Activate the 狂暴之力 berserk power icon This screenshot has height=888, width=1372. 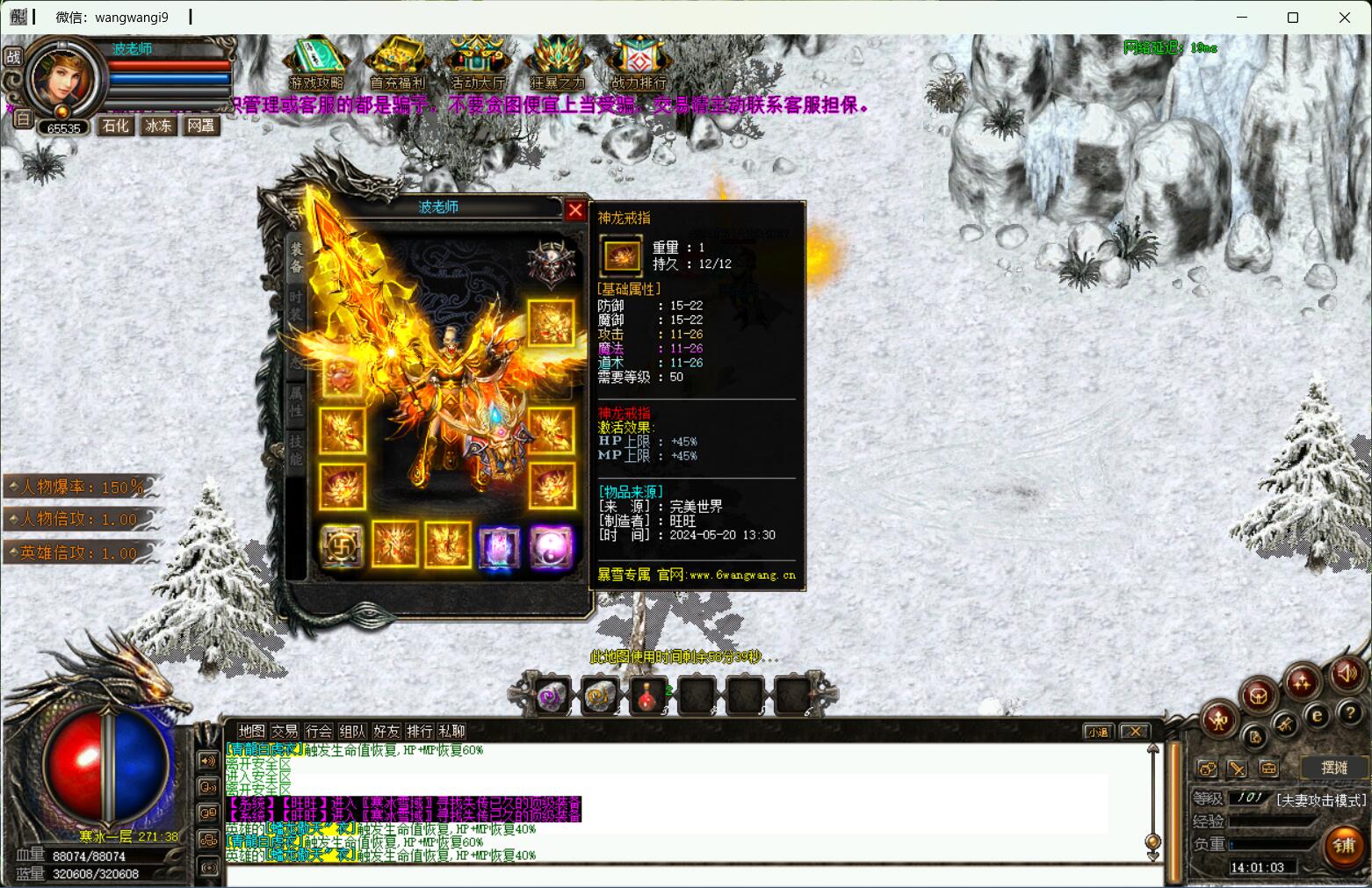pyautogui.click(x=558, y=61)
